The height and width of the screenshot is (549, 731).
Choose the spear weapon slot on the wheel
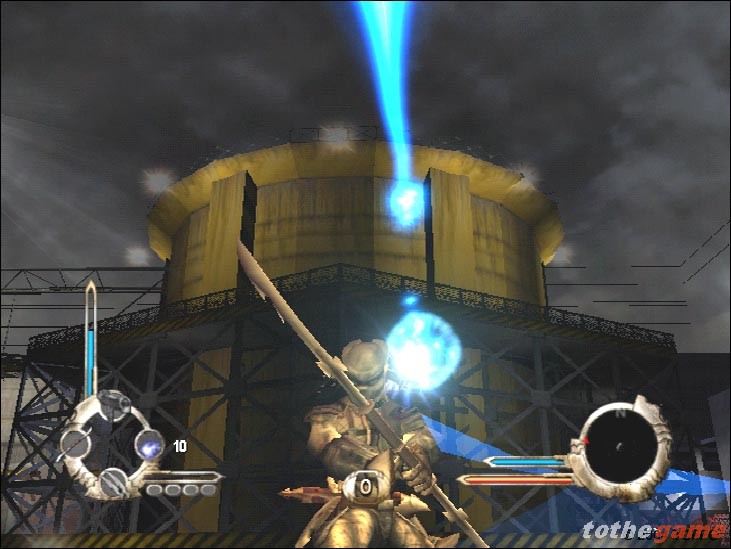73,444
